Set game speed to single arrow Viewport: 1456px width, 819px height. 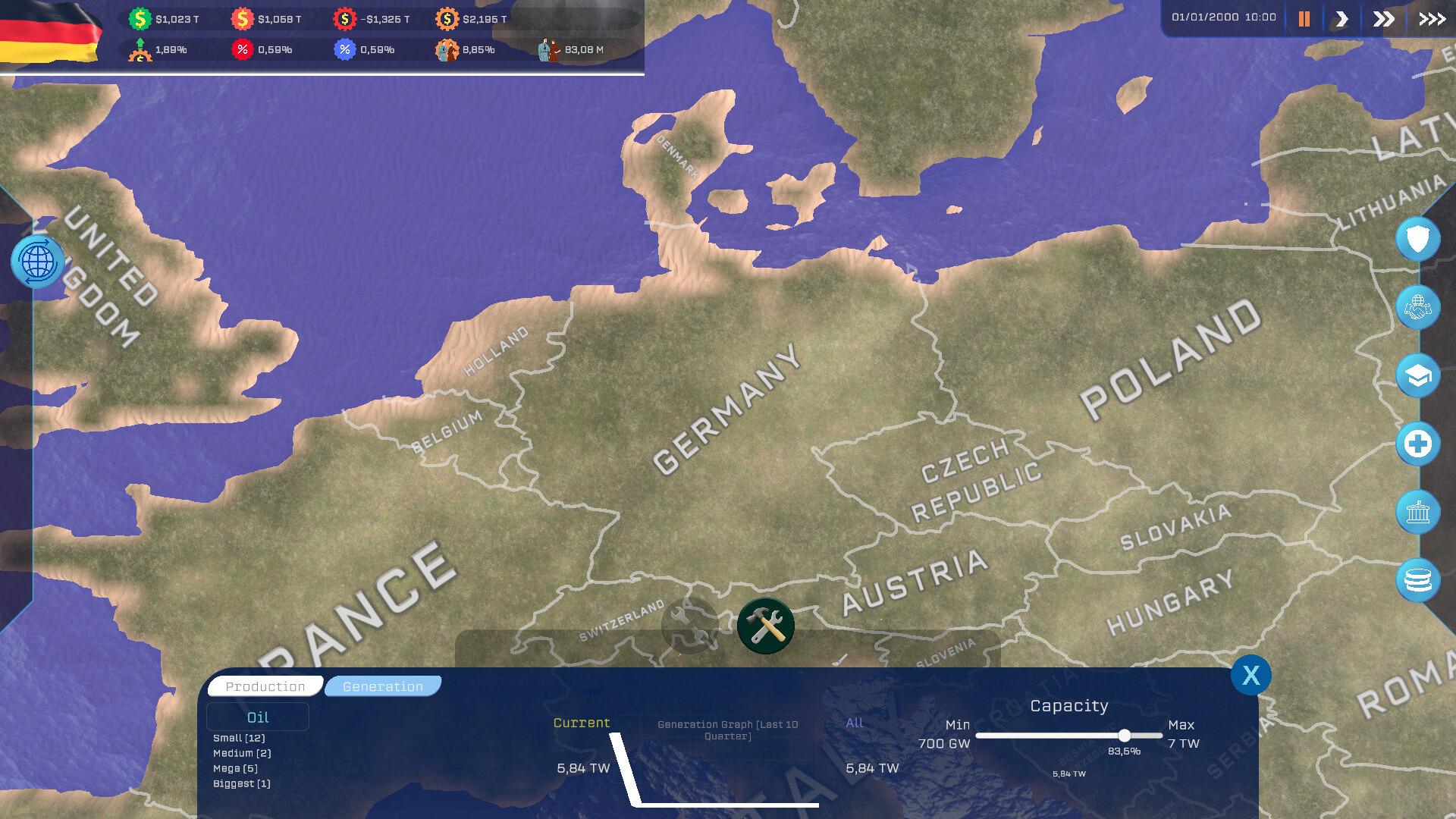click(x=1341, y=19)
